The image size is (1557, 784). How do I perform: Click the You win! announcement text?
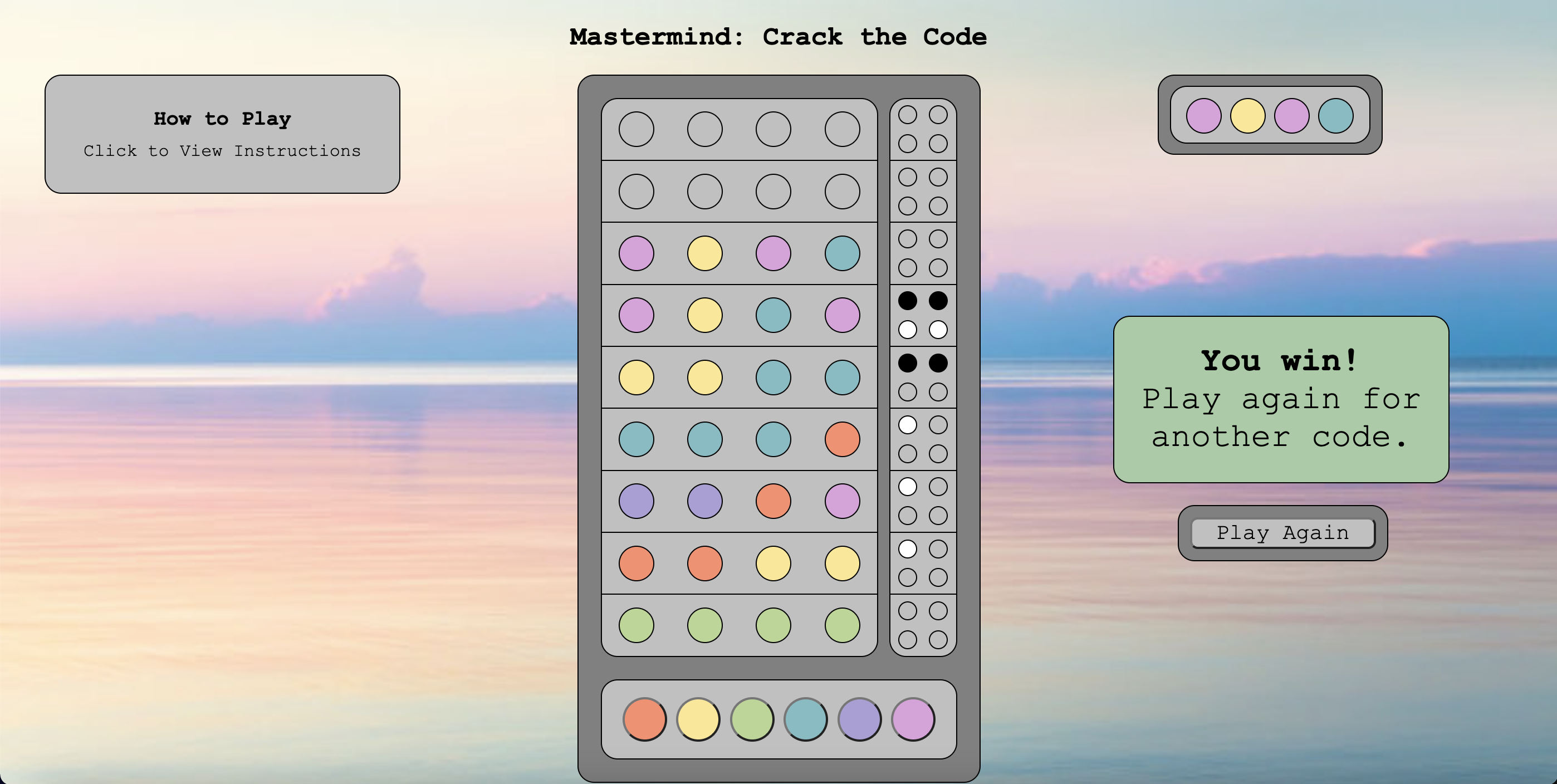point(1279,360)
